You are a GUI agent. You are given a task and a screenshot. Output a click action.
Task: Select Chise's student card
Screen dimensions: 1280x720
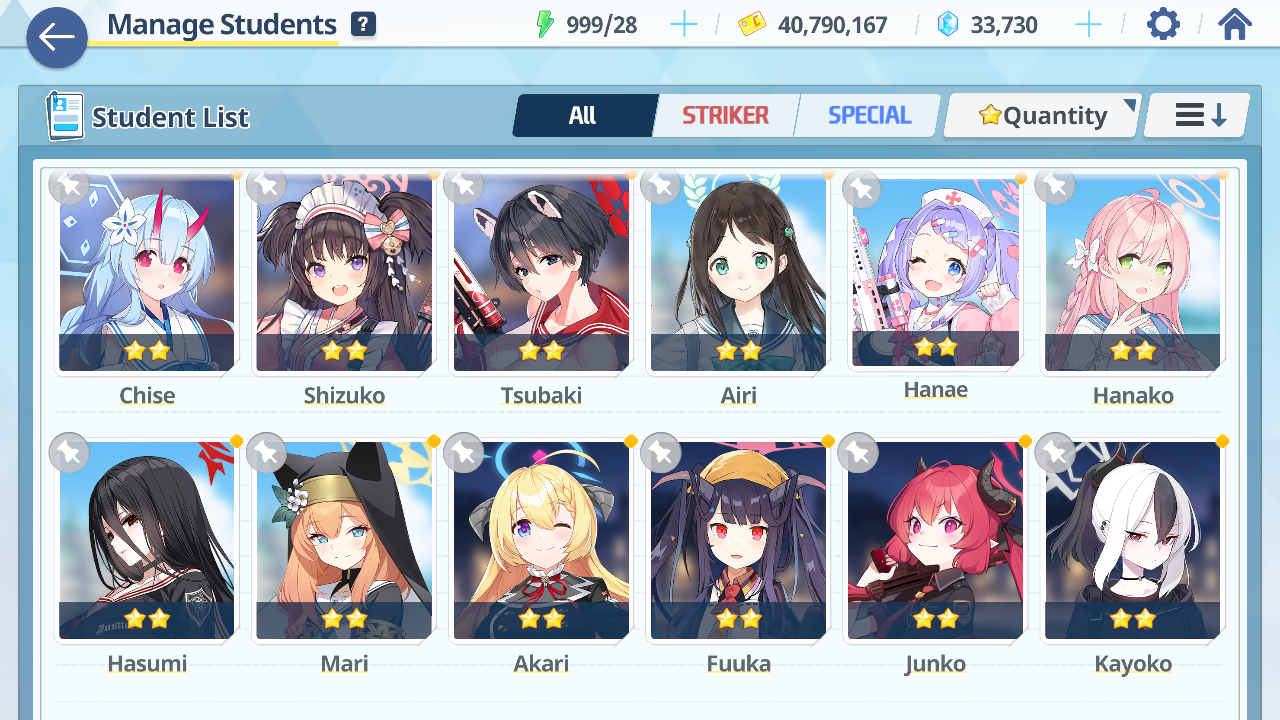(x=147, y=274)
